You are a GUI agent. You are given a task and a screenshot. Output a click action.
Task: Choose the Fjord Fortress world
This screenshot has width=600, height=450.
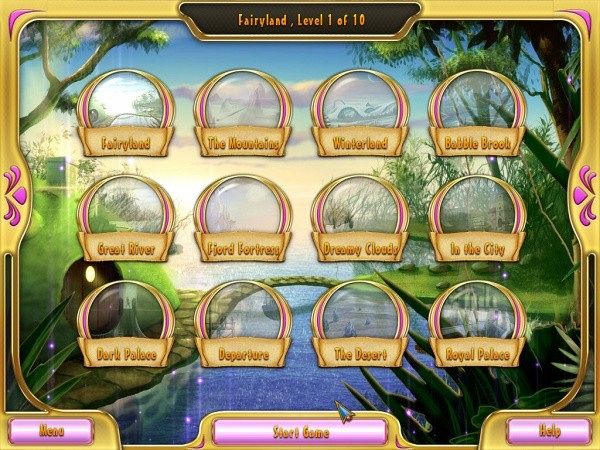pos(242,216)
